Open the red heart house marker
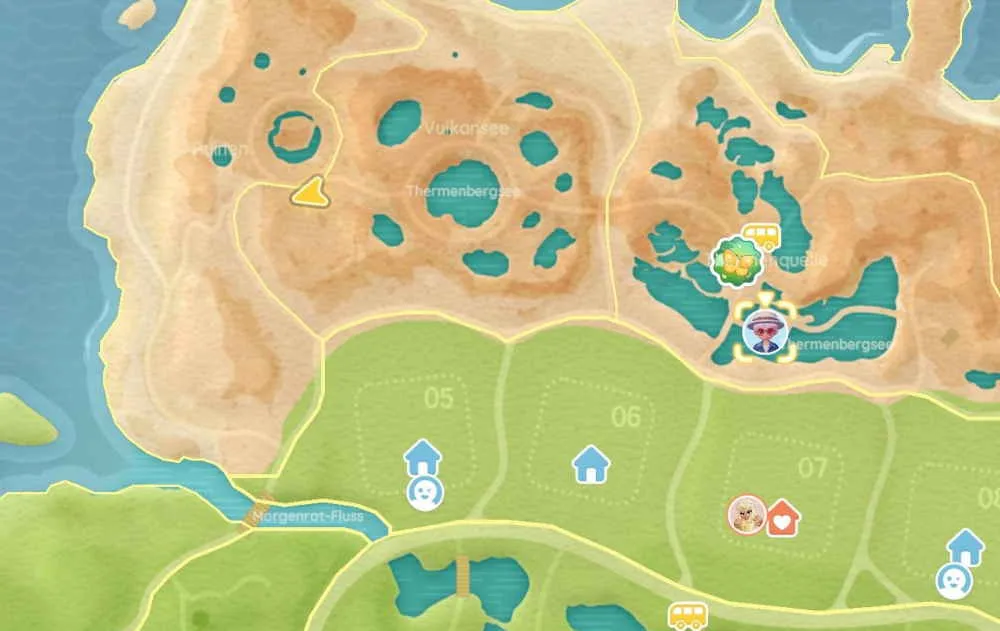The width and height of the screenshot is (1000, 631). click(x=783, y=517)
